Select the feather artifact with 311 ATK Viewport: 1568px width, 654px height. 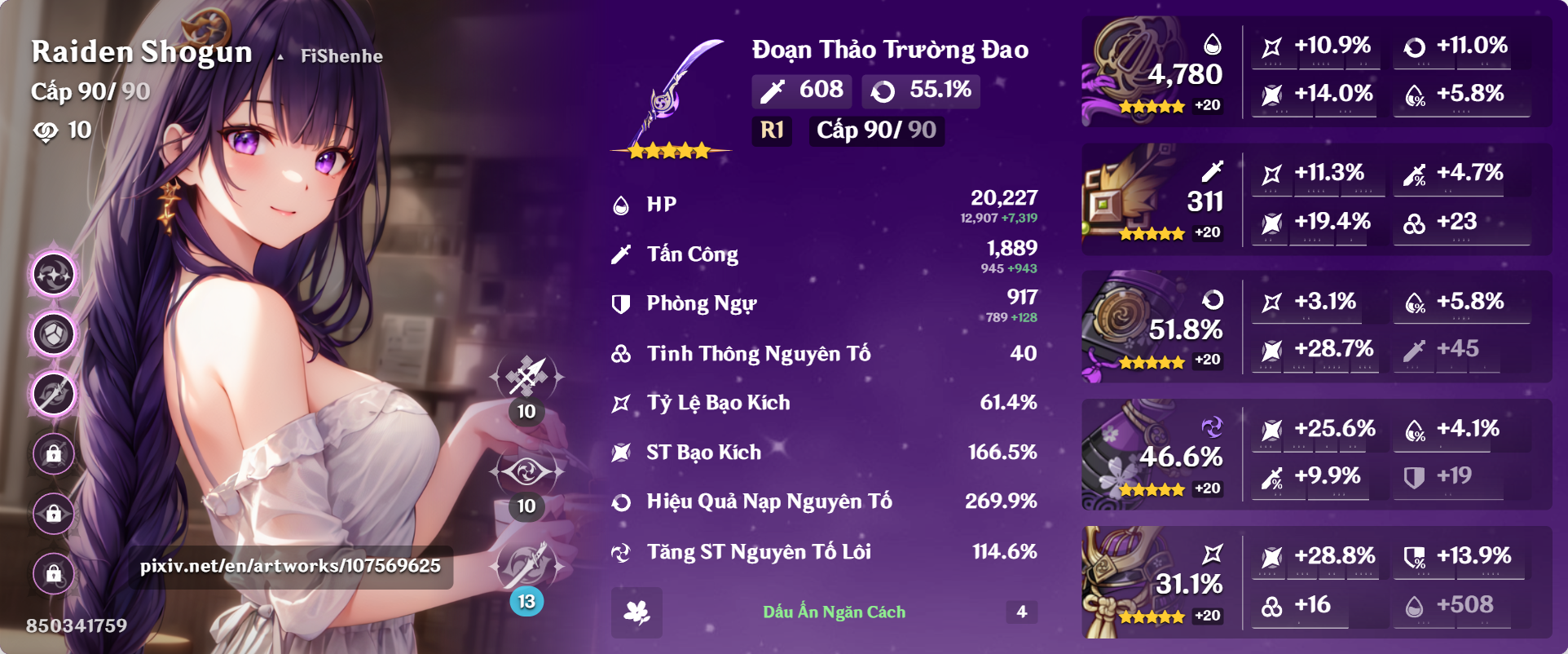pos(1141,197)
